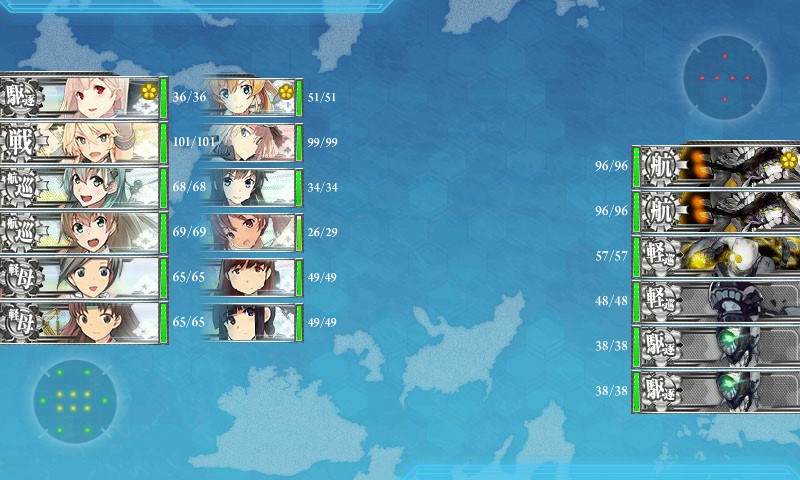Select the battleship card marked 戦
Screen dimensions: 800x480
(84, 142)
